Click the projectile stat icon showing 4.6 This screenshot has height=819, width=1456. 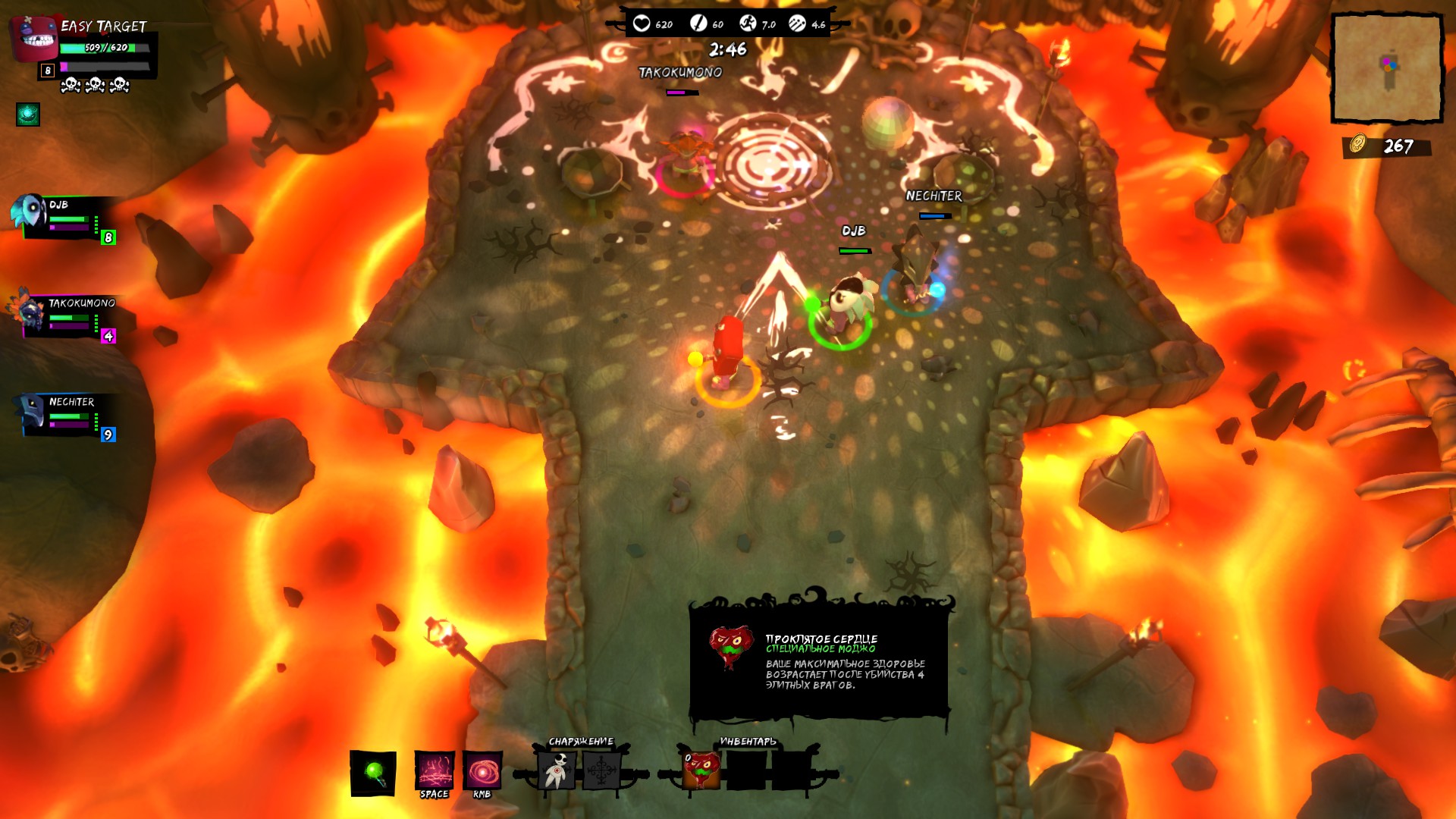click(798, 23)
